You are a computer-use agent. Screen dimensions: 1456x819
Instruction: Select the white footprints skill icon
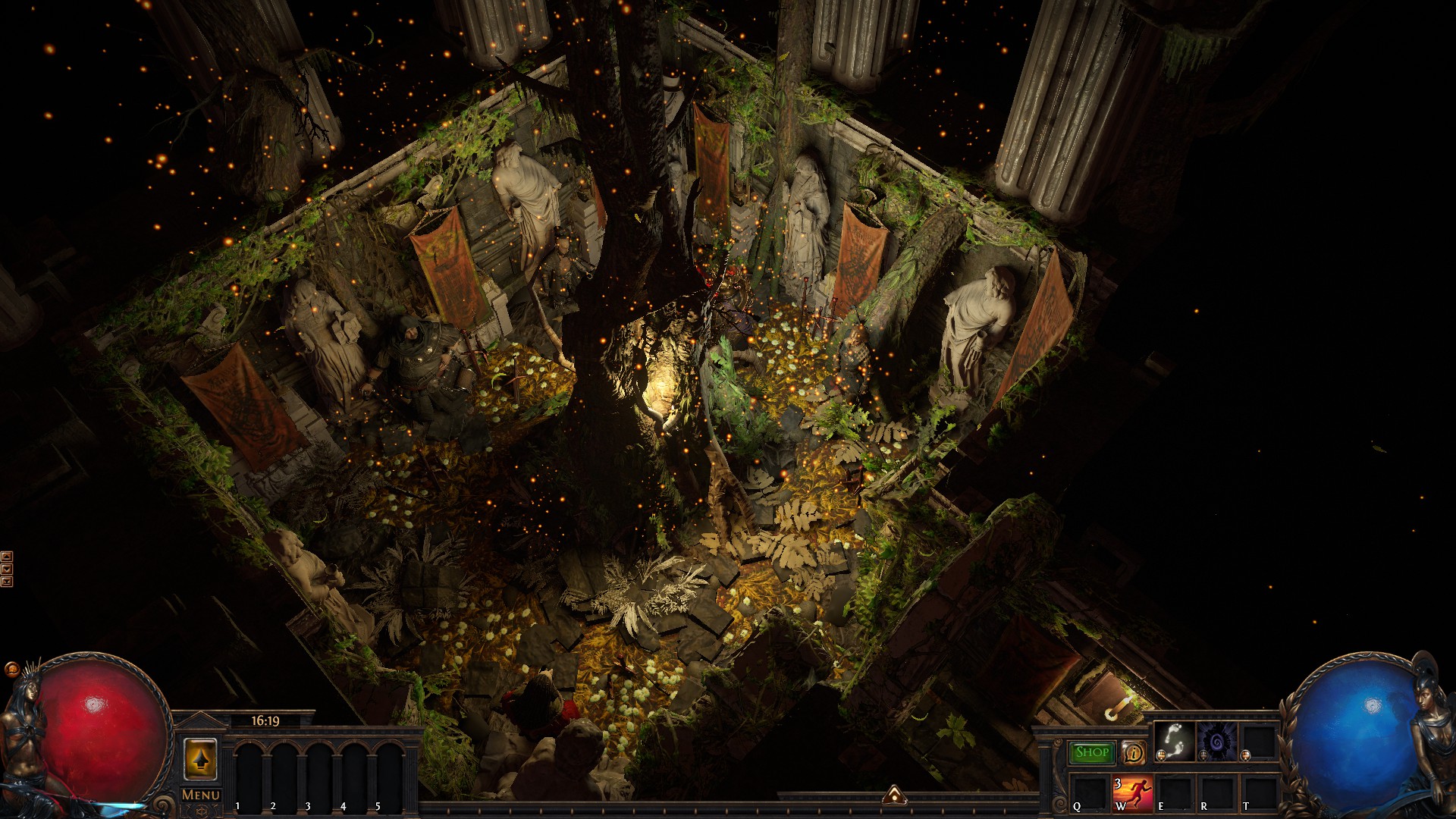click(x=1174, y=742)
